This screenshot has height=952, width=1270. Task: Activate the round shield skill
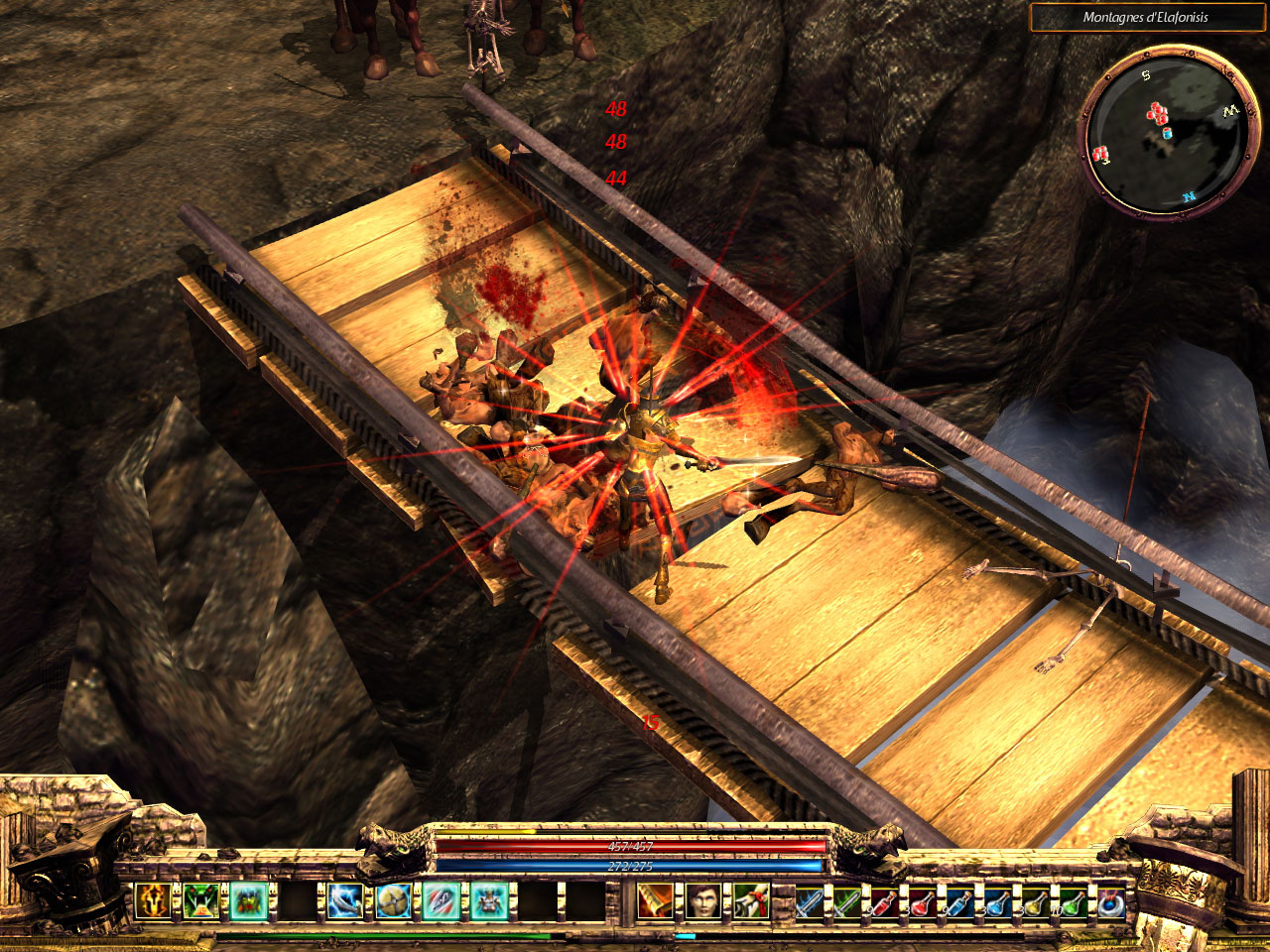(x=392, y=901)
